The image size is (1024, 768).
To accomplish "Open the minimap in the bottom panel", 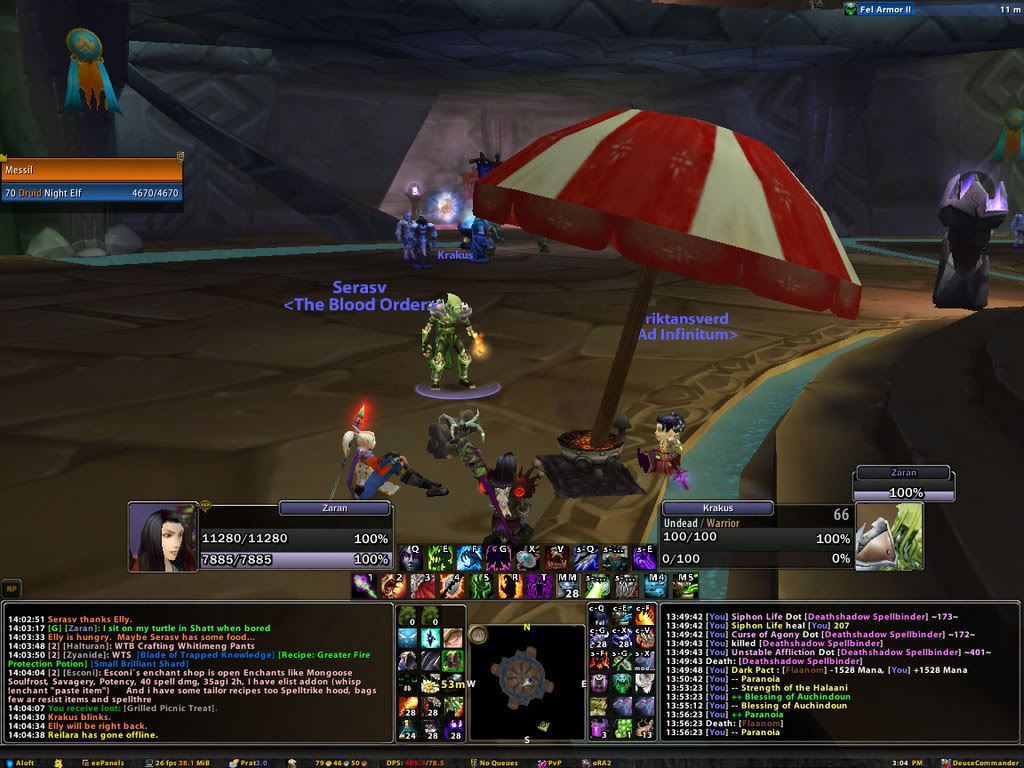I will tap(526, 682).
